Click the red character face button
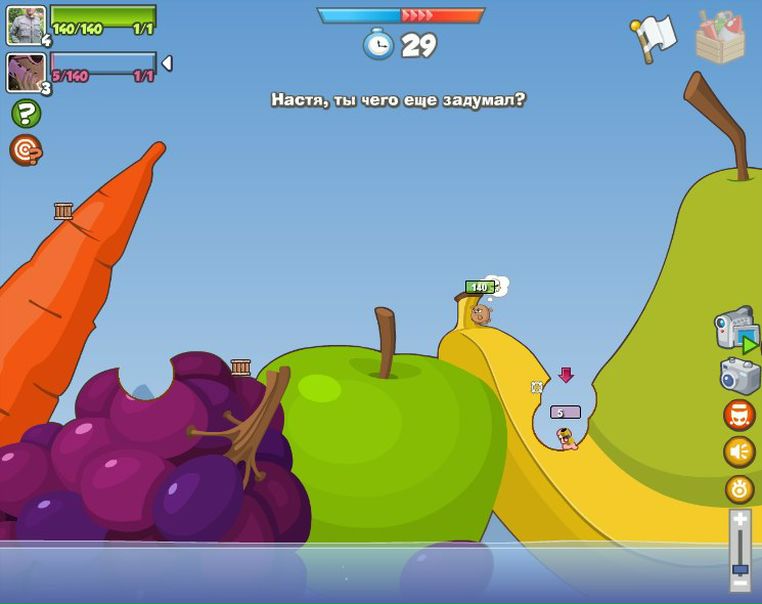Screen dimensions: 762x604 pyautogui.click(x=739, y=415)
